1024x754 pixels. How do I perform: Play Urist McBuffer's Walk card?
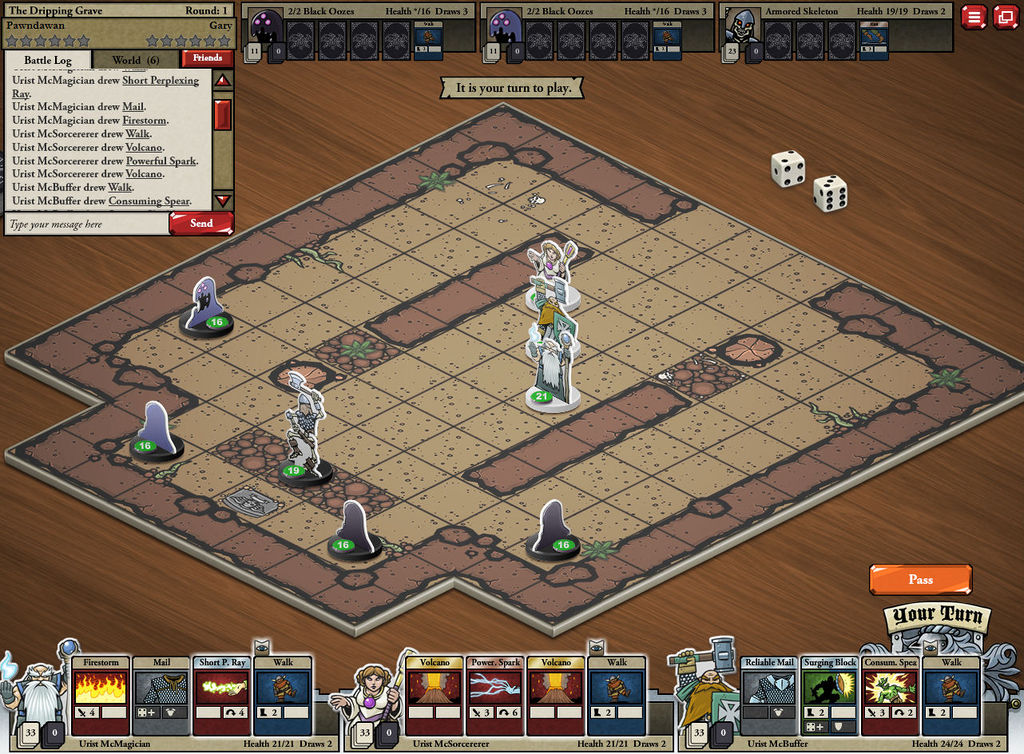point(951,695)
